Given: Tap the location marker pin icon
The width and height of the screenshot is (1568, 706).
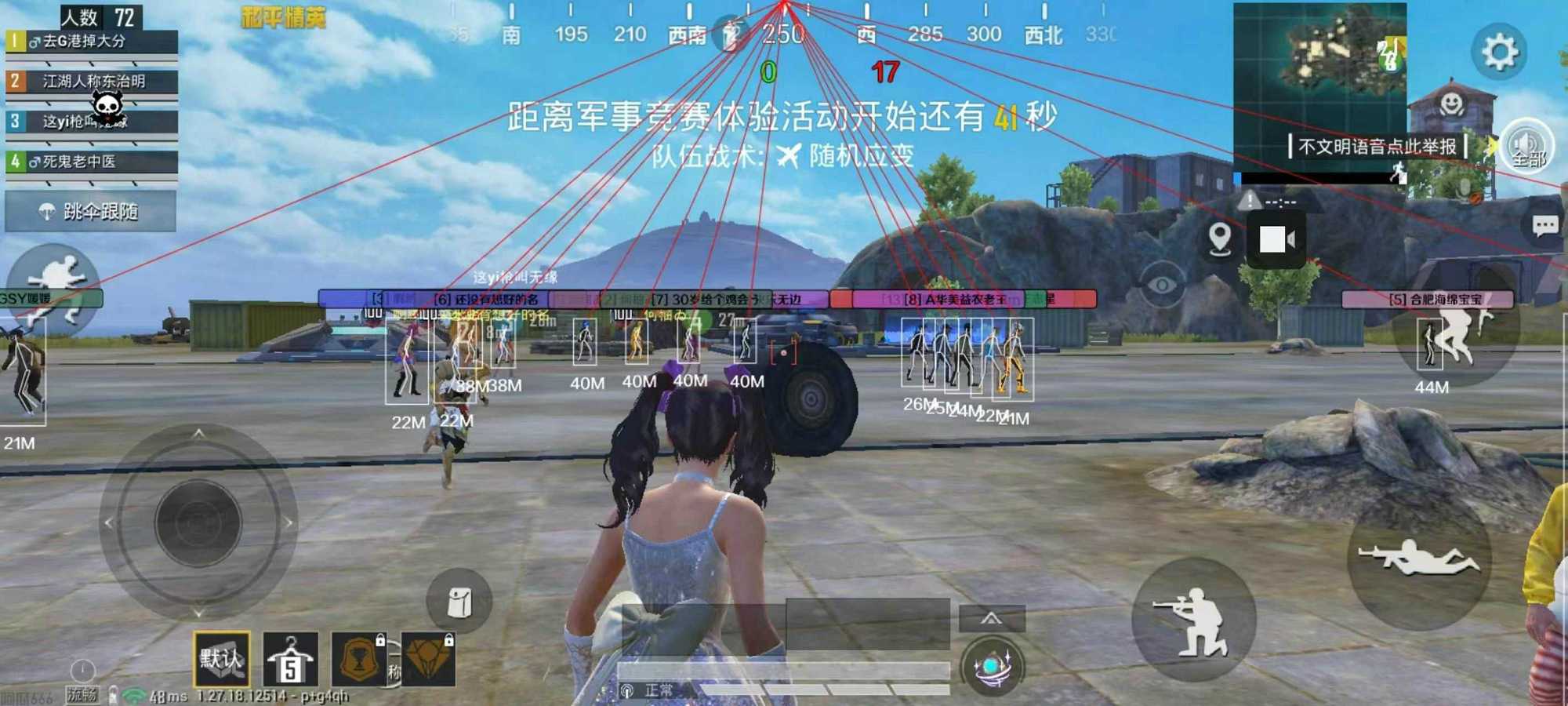Looking at the screenshot, I should click(1220, 239).
